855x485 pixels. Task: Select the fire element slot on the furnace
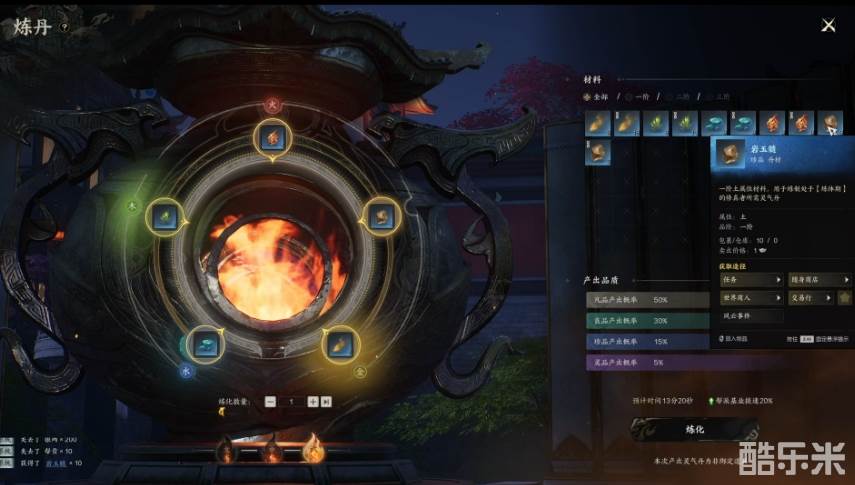272,137
